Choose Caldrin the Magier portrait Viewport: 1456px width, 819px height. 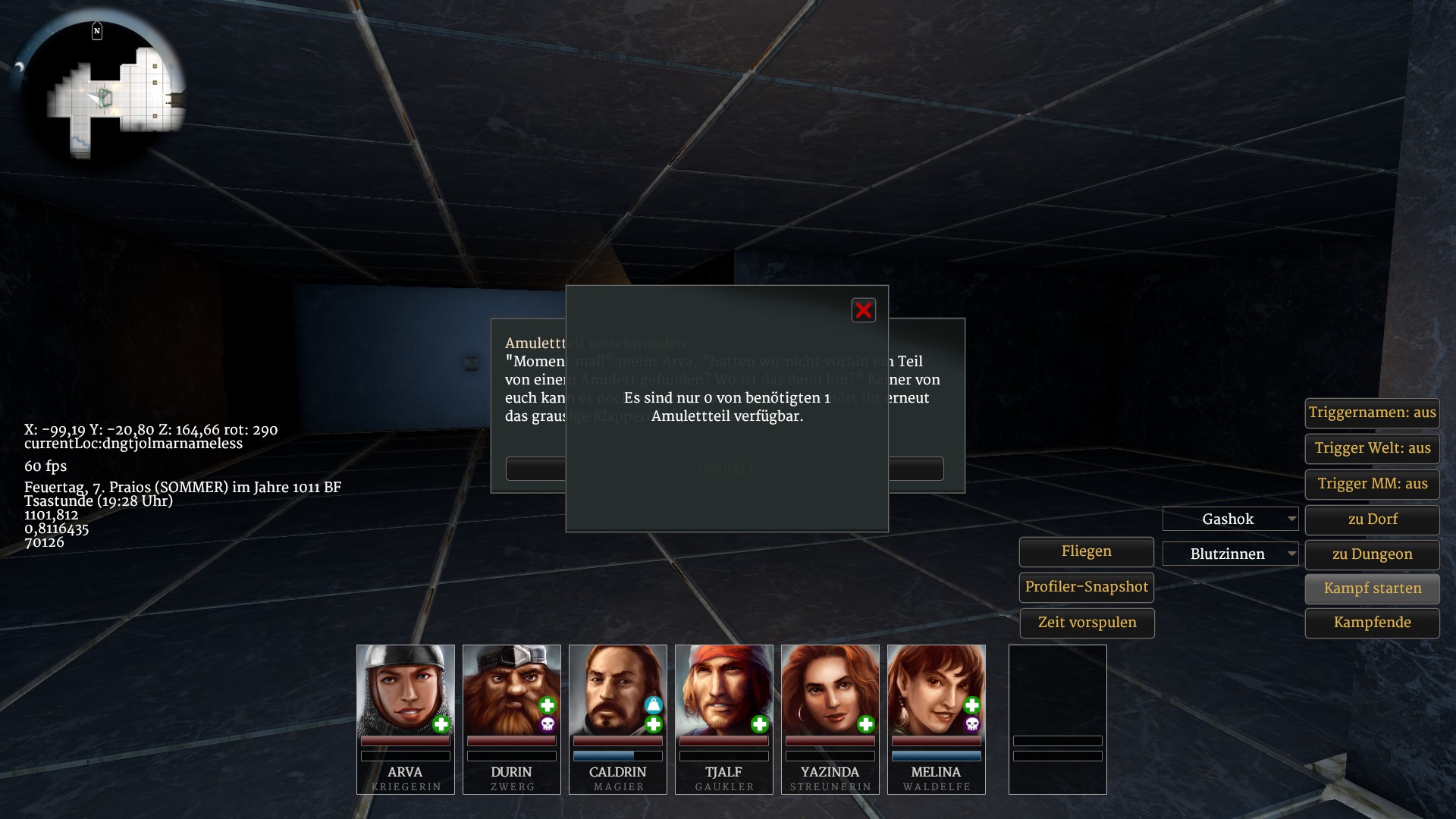pos(617,690)
